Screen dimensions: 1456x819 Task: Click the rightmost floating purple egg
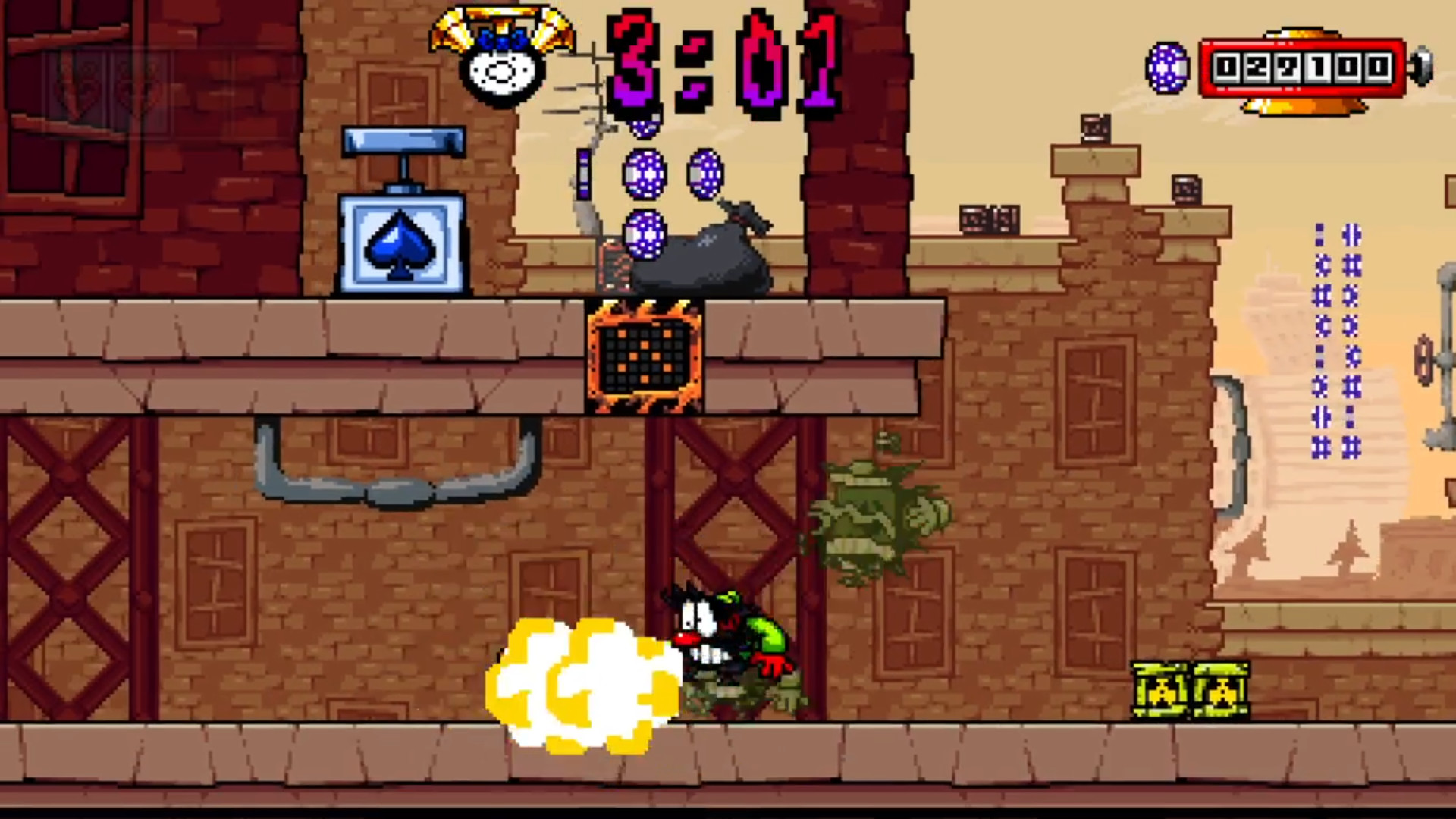pyautogui.click(x=707, y=173)
